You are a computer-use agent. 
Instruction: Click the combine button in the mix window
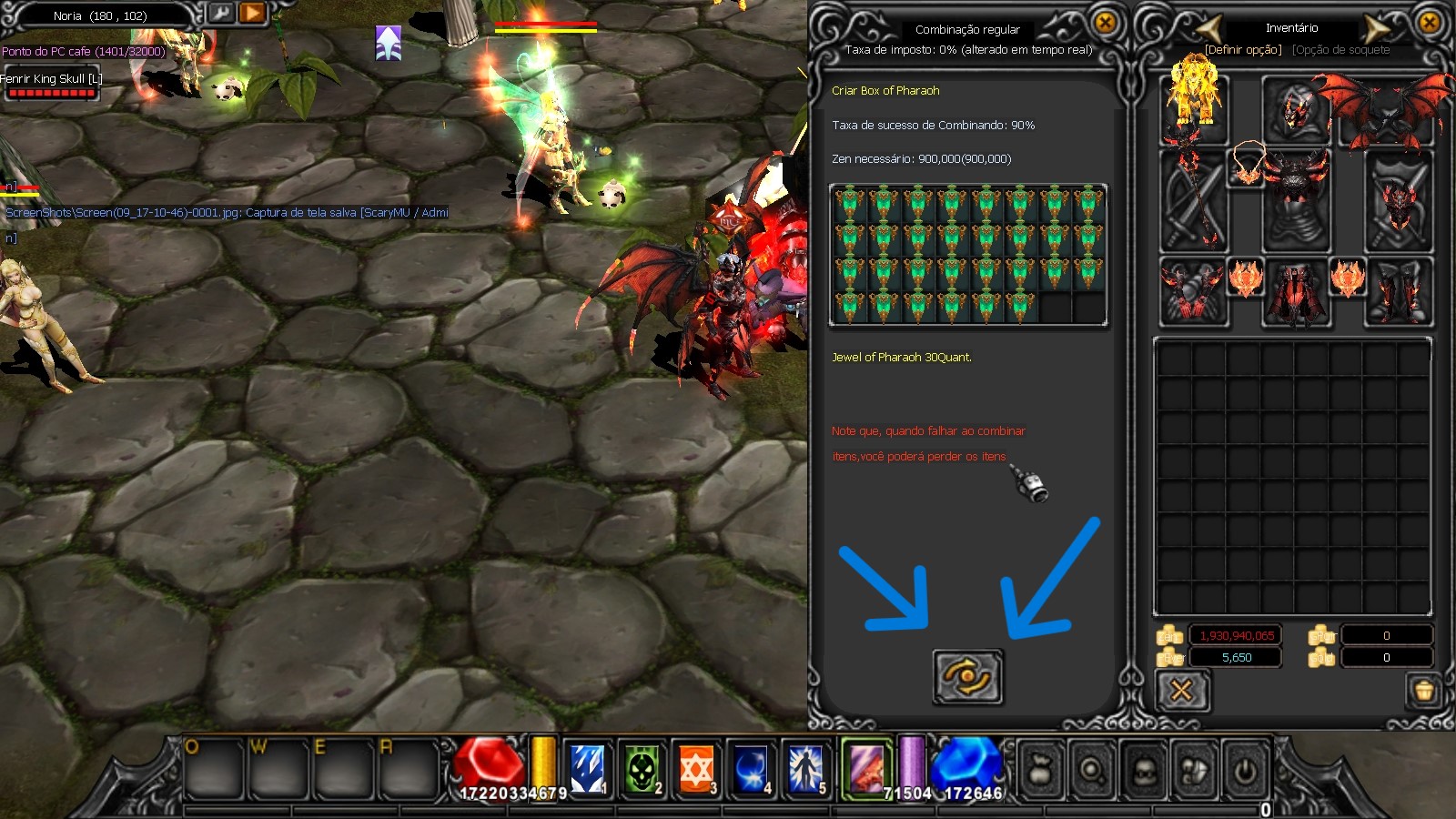(x=967, y=676)
